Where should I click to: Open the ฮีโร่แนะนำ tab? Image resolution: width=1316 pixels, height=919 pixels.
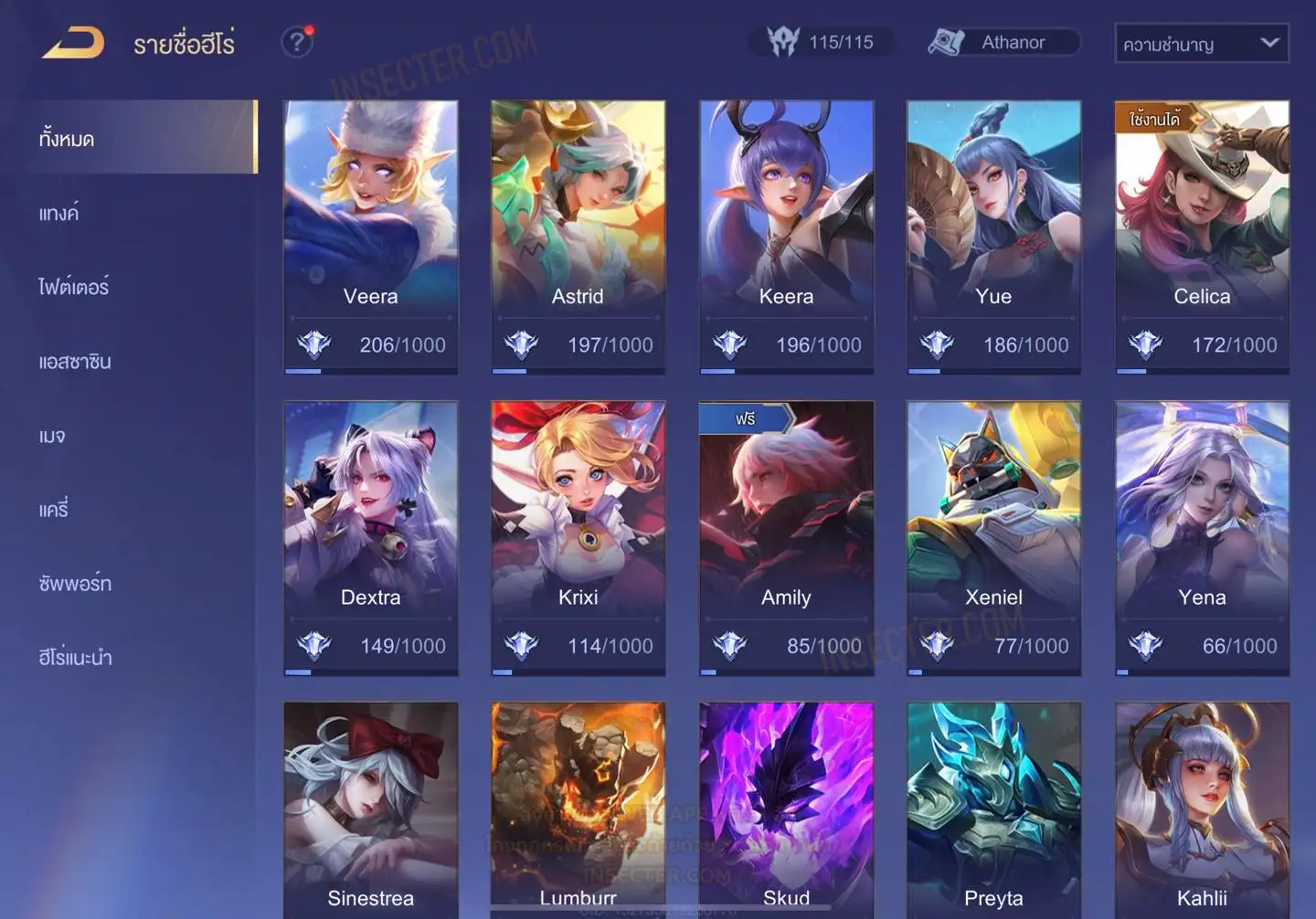[75, 657]
